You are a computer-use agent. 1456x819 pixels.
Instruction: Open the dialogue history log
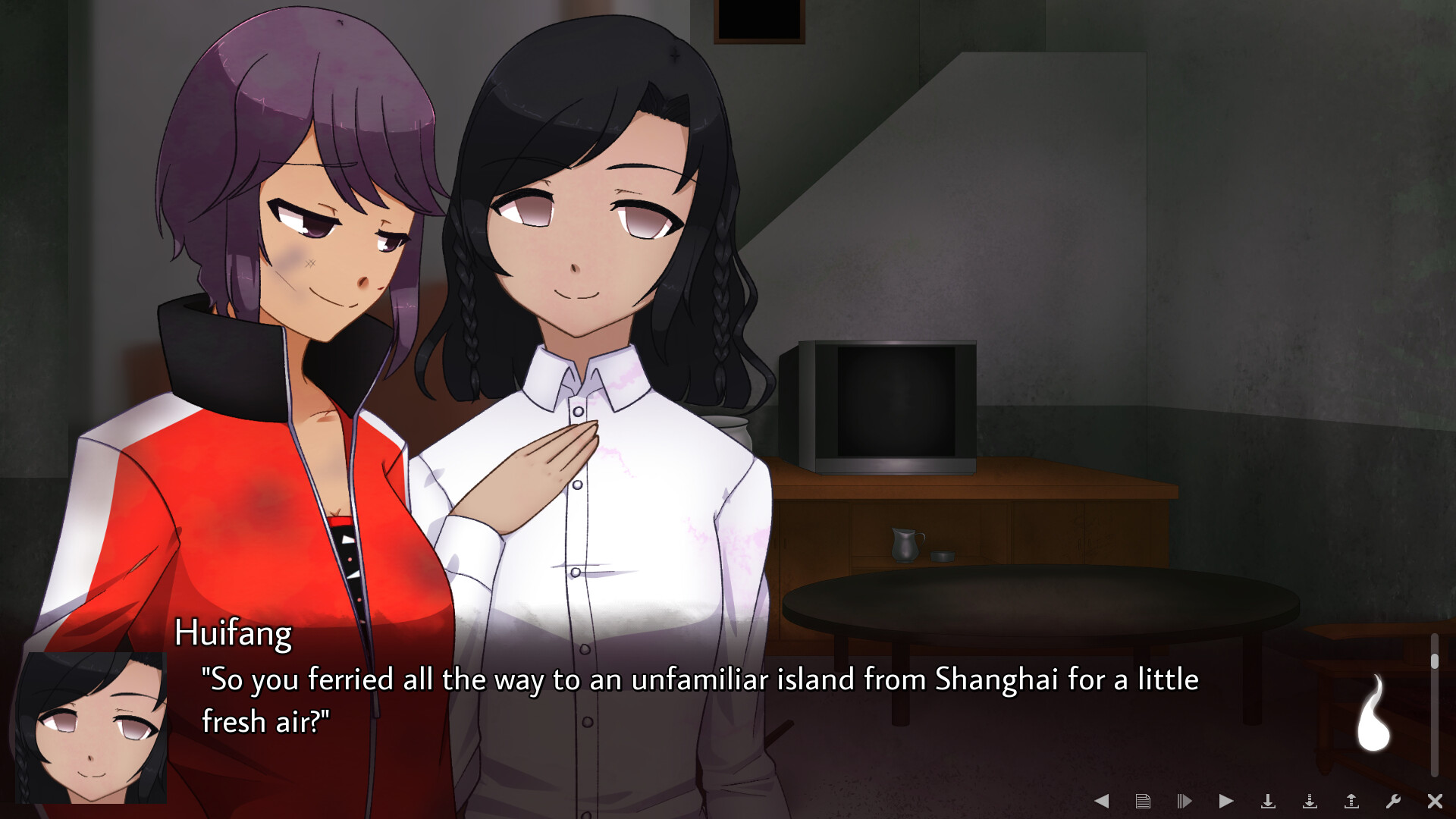pos(1142,800)
